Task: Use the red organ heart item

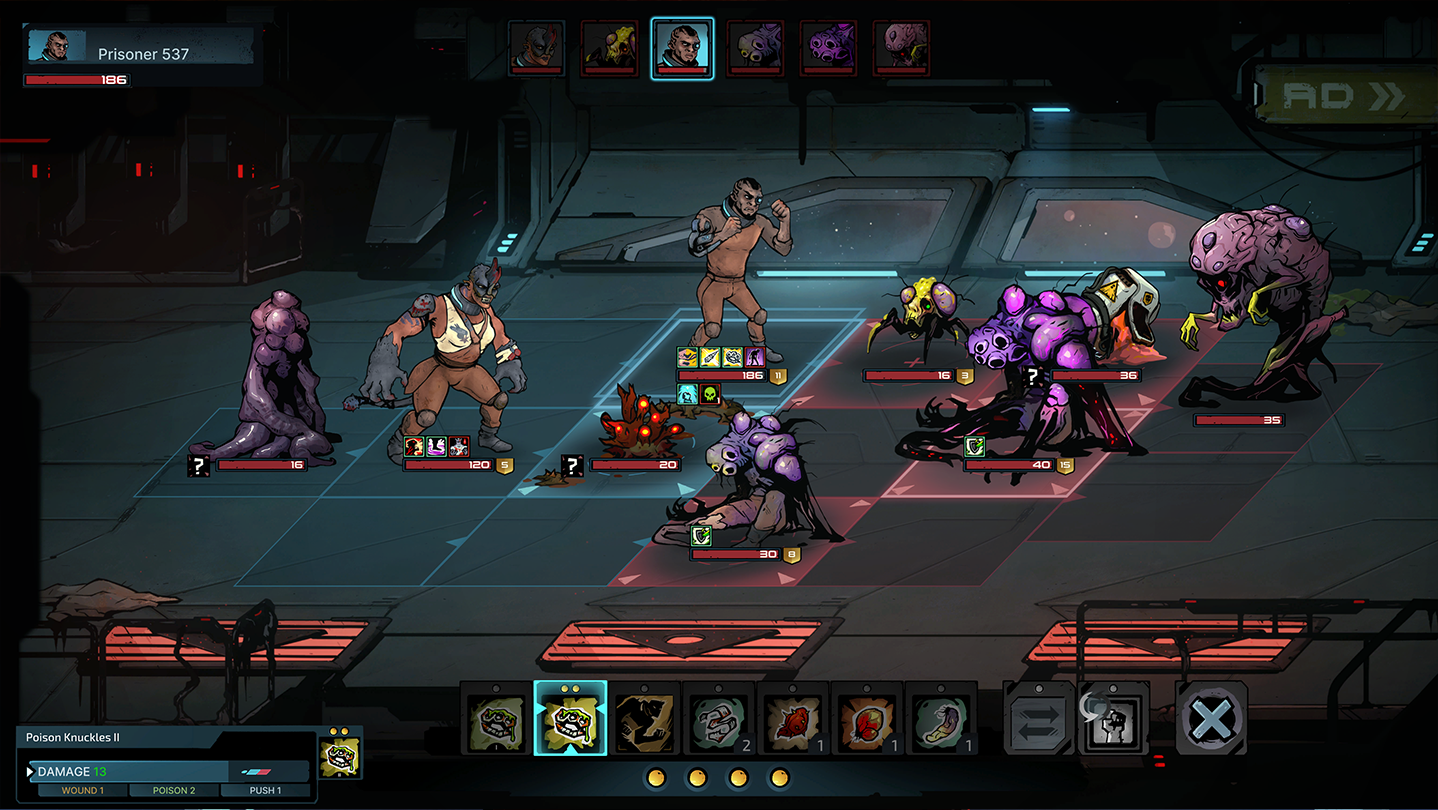Action: tap(866, 719)
